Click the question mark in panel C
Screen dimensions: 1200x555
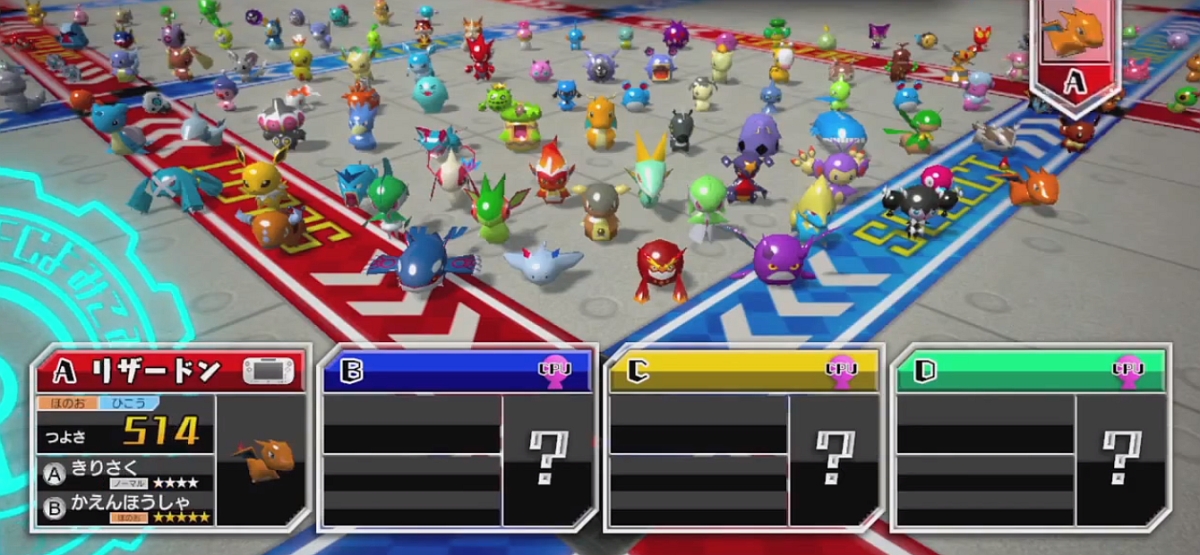pos(834,459)
